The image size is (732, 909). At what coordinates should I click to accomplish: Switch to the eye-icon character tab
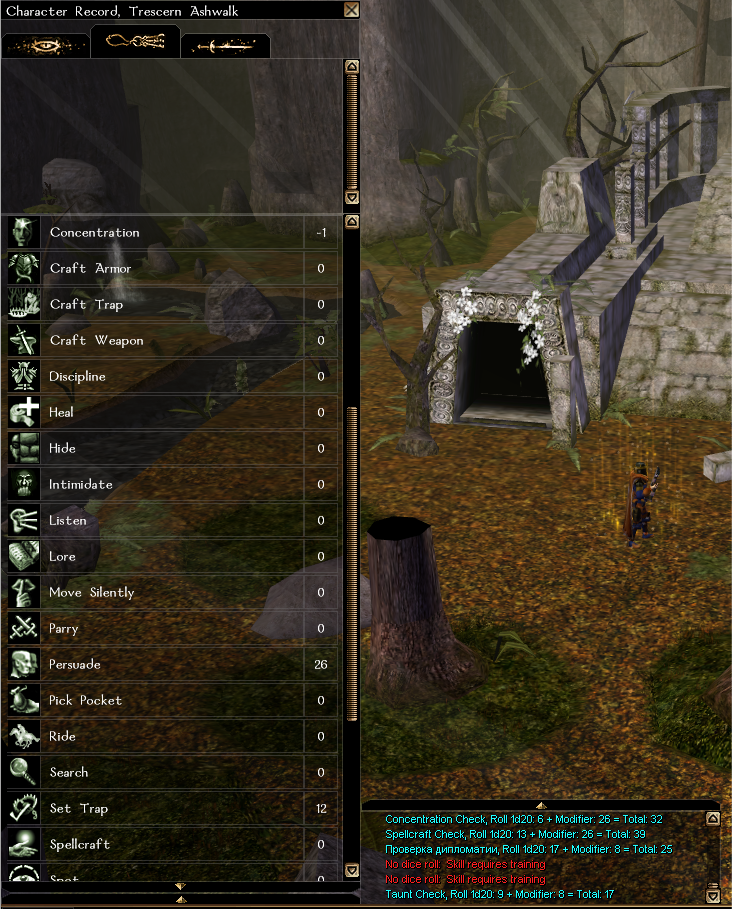tap(45, 45)
